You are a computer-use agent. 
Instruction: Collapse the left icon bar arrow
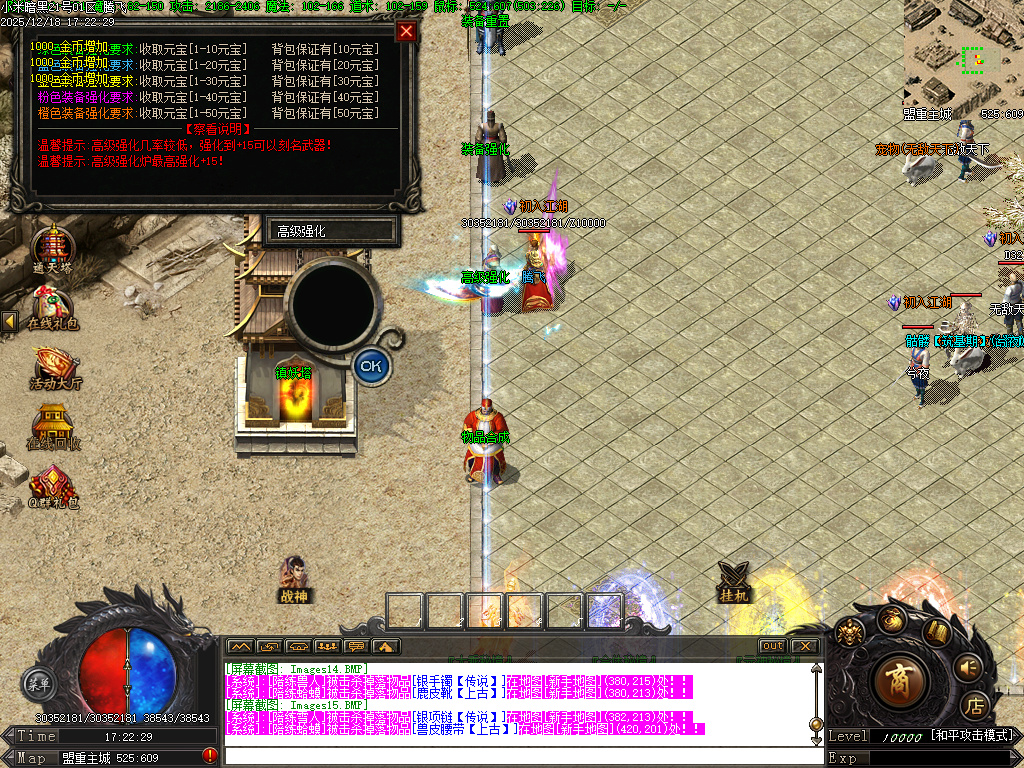click(9, 322)
